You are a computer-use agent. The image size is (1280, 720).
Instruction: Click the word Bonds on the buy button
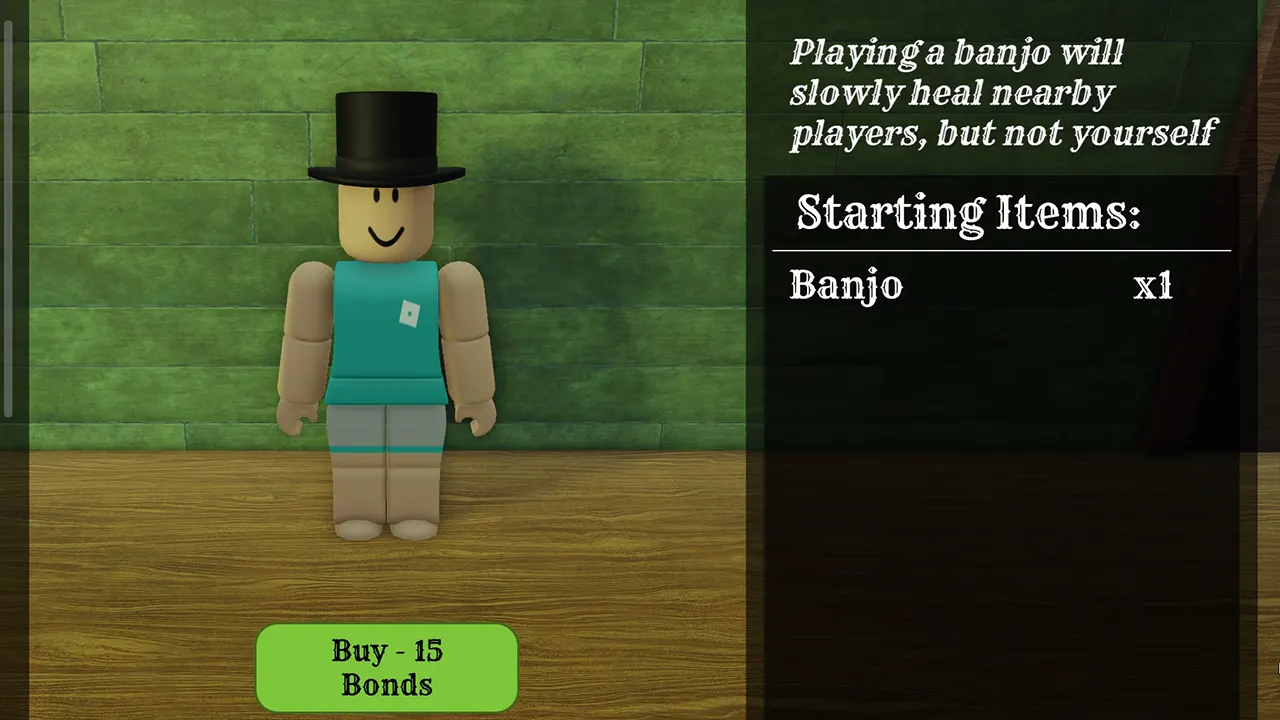tap(385, 686)
